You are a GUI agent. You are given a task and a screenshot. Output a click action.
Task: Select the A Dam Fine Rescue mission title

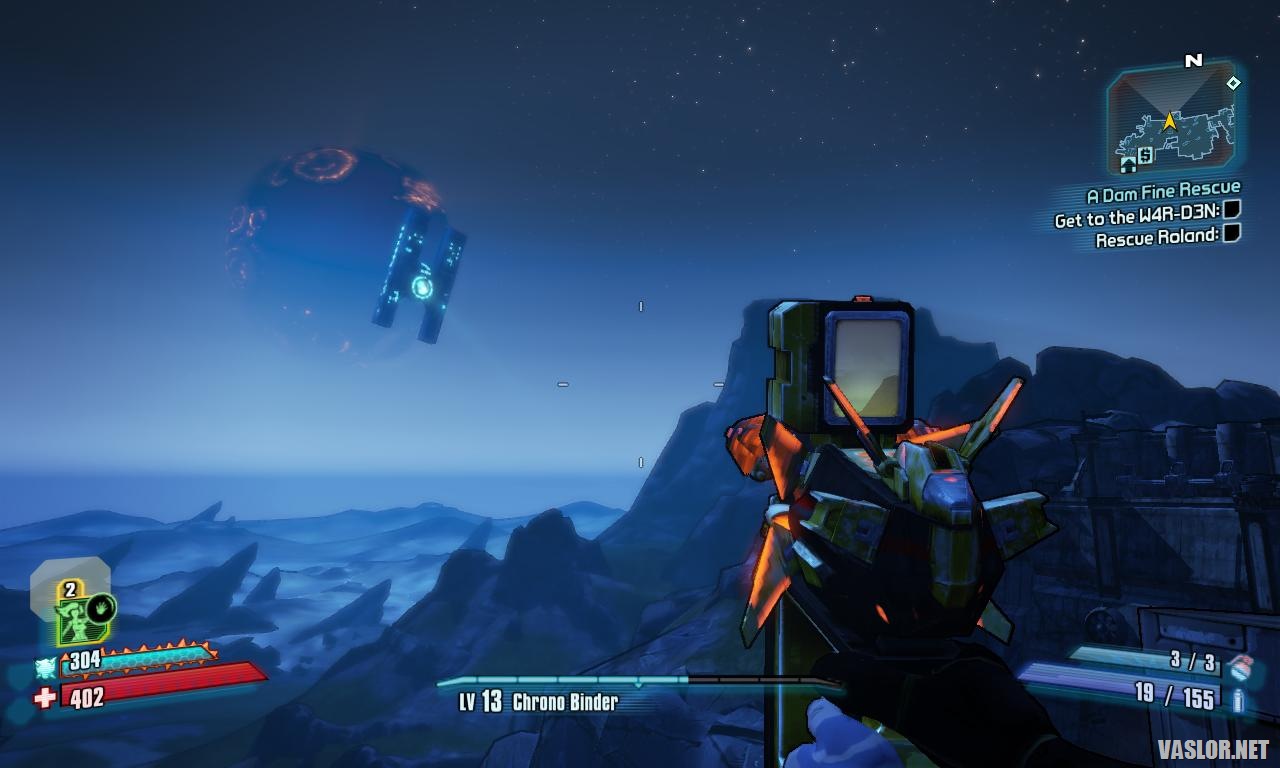pyautogui.click(x=1163, y=191)
